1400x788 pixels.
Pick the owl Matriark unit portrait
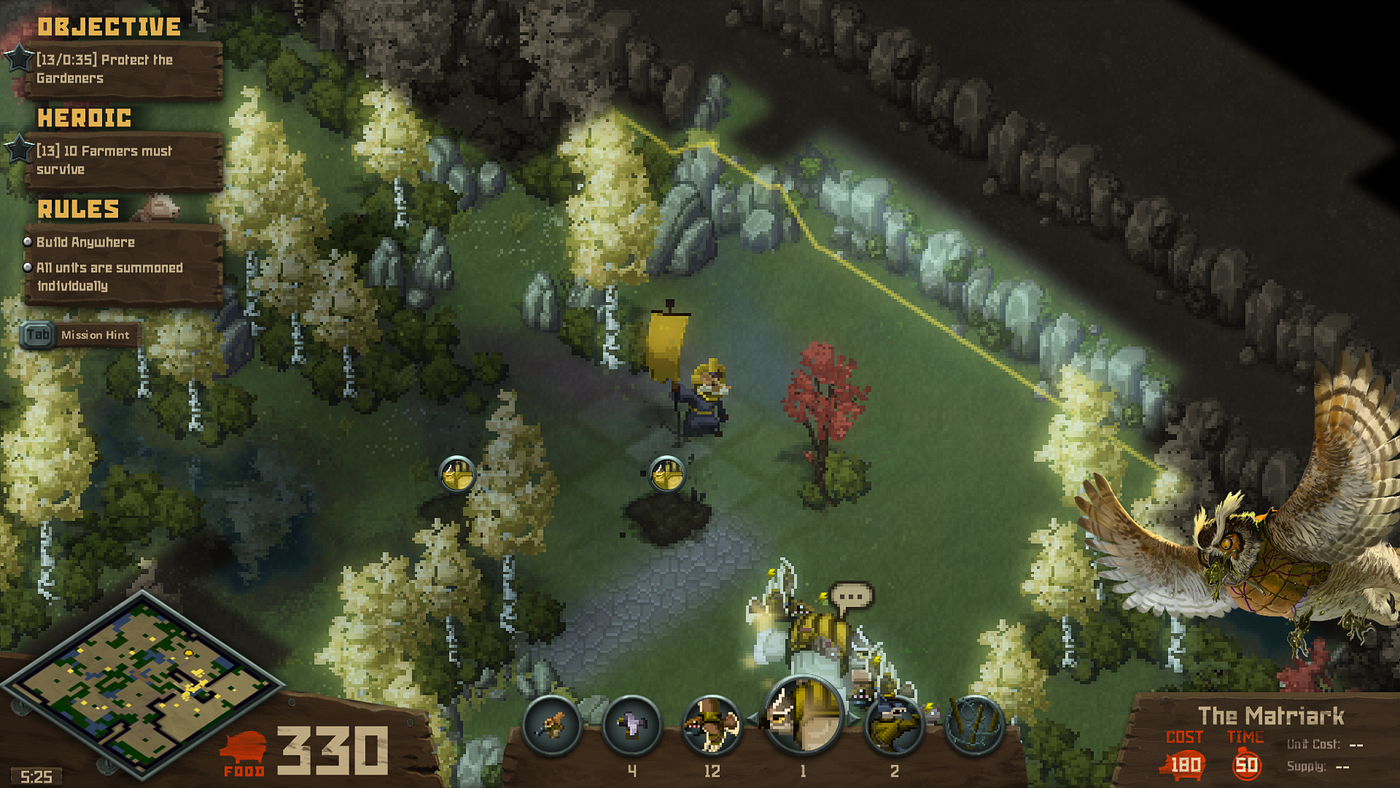coord(803,715)
